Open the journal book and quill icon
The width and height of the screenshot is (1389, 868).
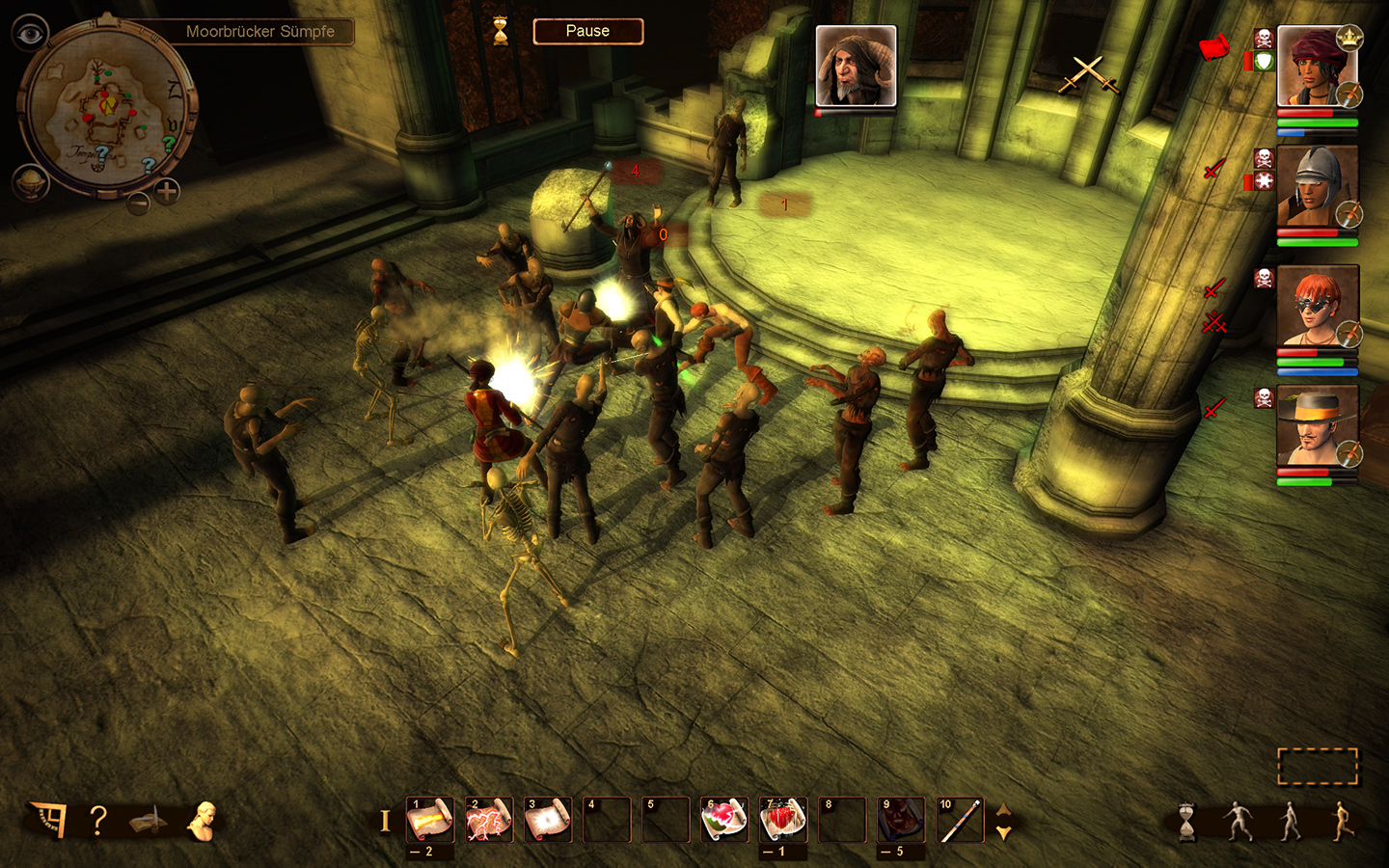coord(148,821)
